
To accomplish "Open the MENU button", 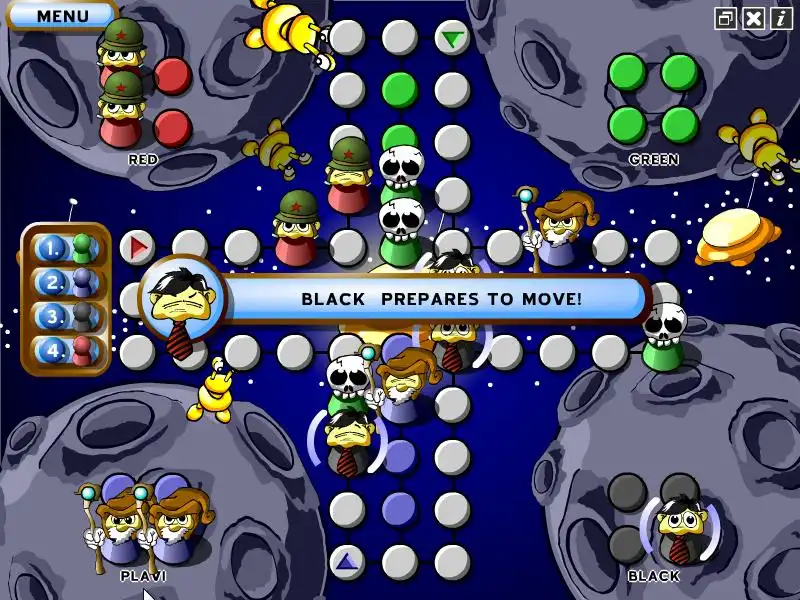I will point(62,16).
